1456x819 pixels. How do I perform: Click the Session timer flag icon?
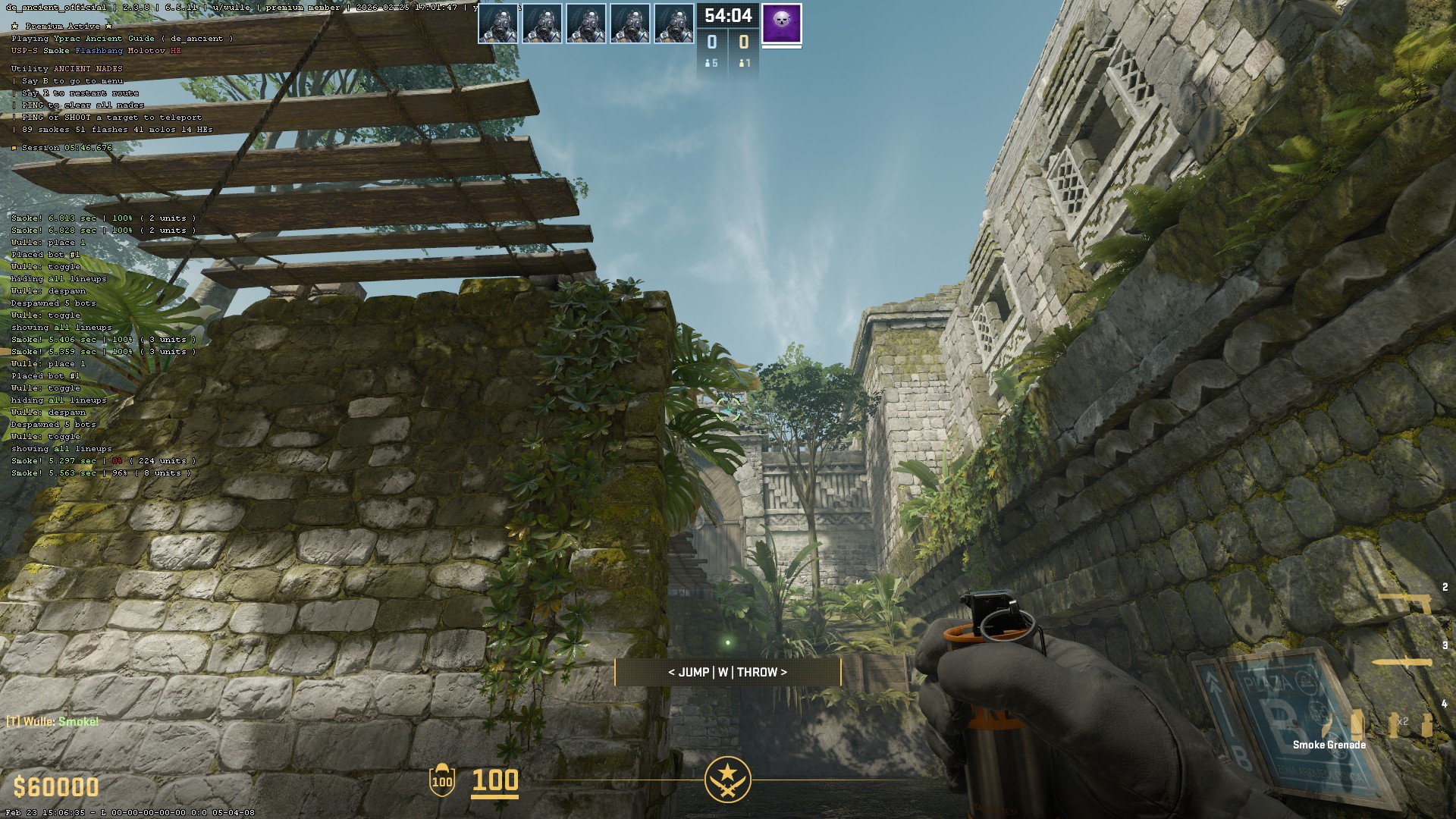pos(14,148)
